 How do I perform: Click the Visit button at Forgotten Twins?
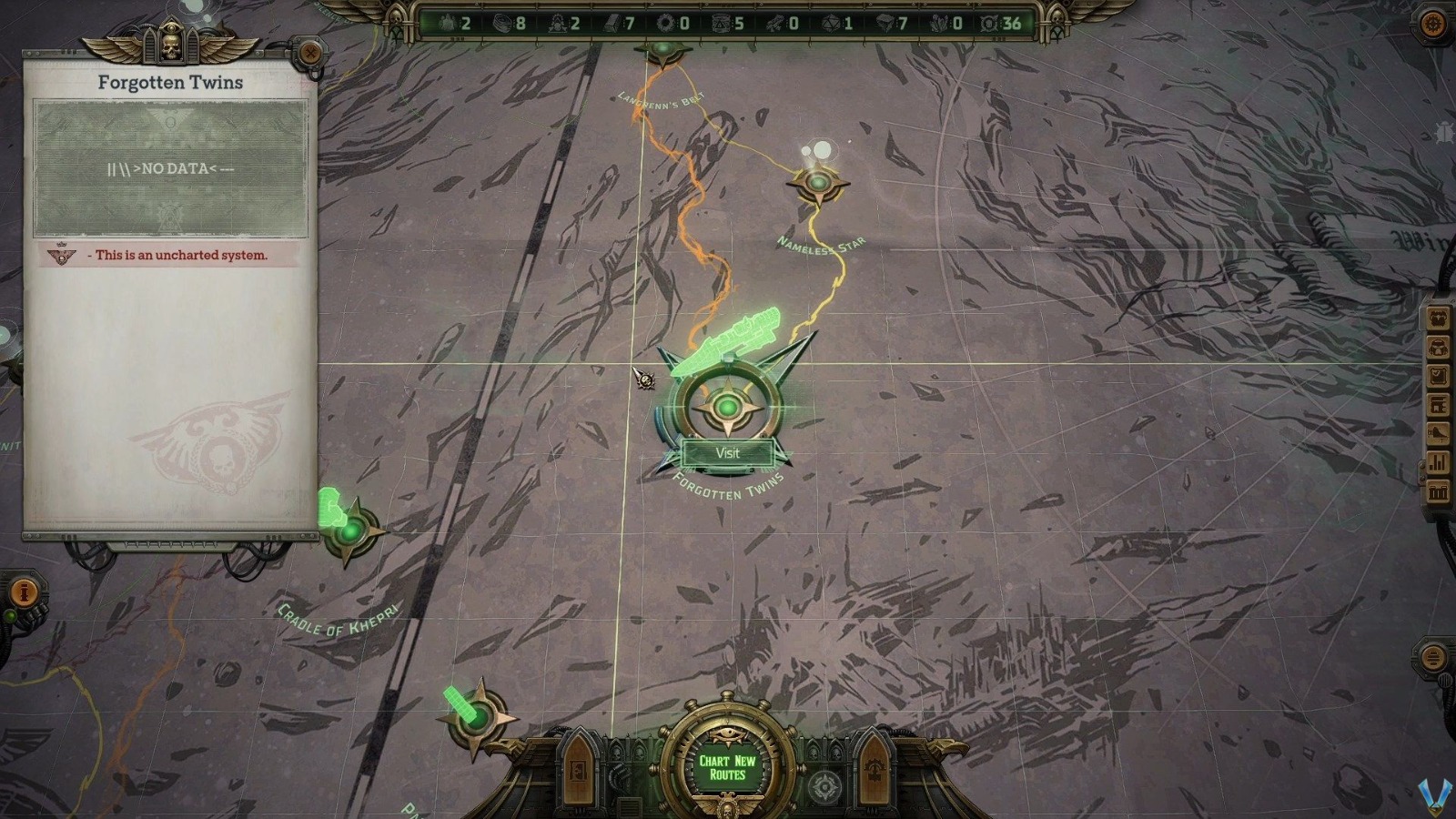click(728, 452)
